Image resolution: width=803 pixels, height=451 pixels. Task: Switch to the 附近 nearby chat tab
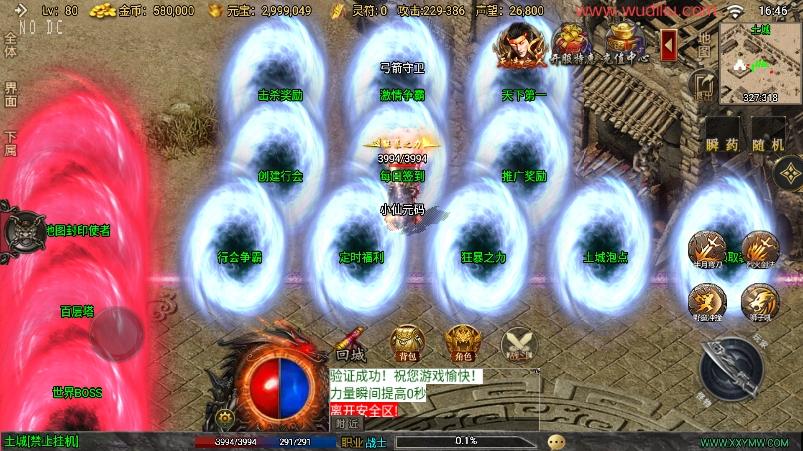[x=347, y=424]
